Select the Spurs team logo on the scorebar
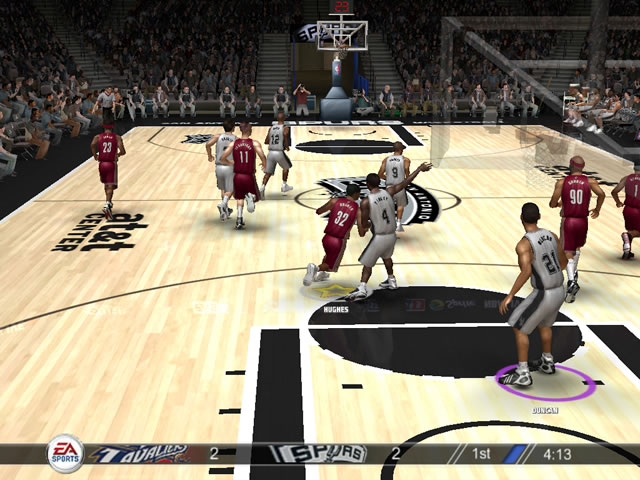The image size is (640, 480). tap(320, 454)
